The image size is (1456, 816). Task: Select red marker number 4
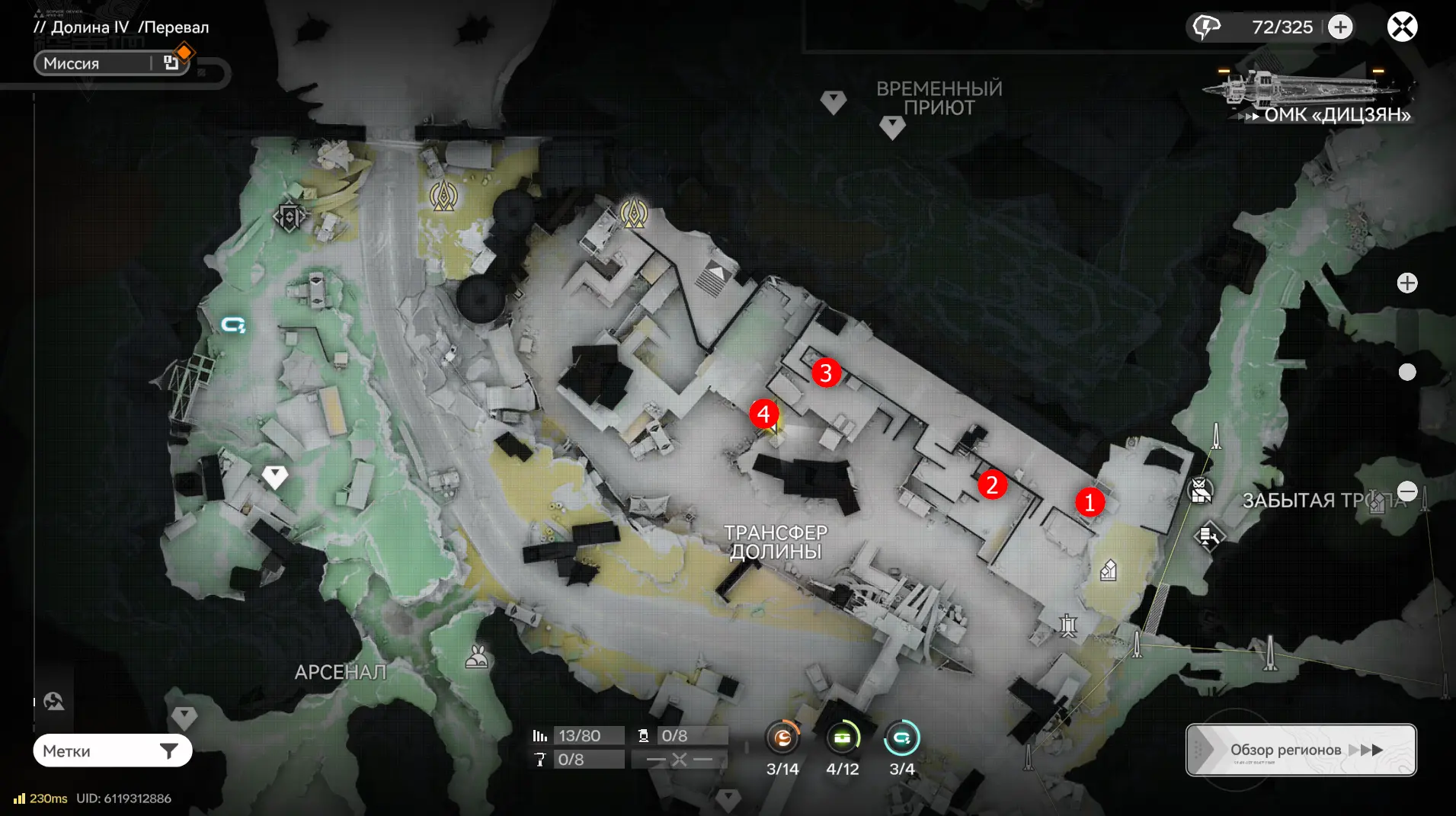[763, 414]
